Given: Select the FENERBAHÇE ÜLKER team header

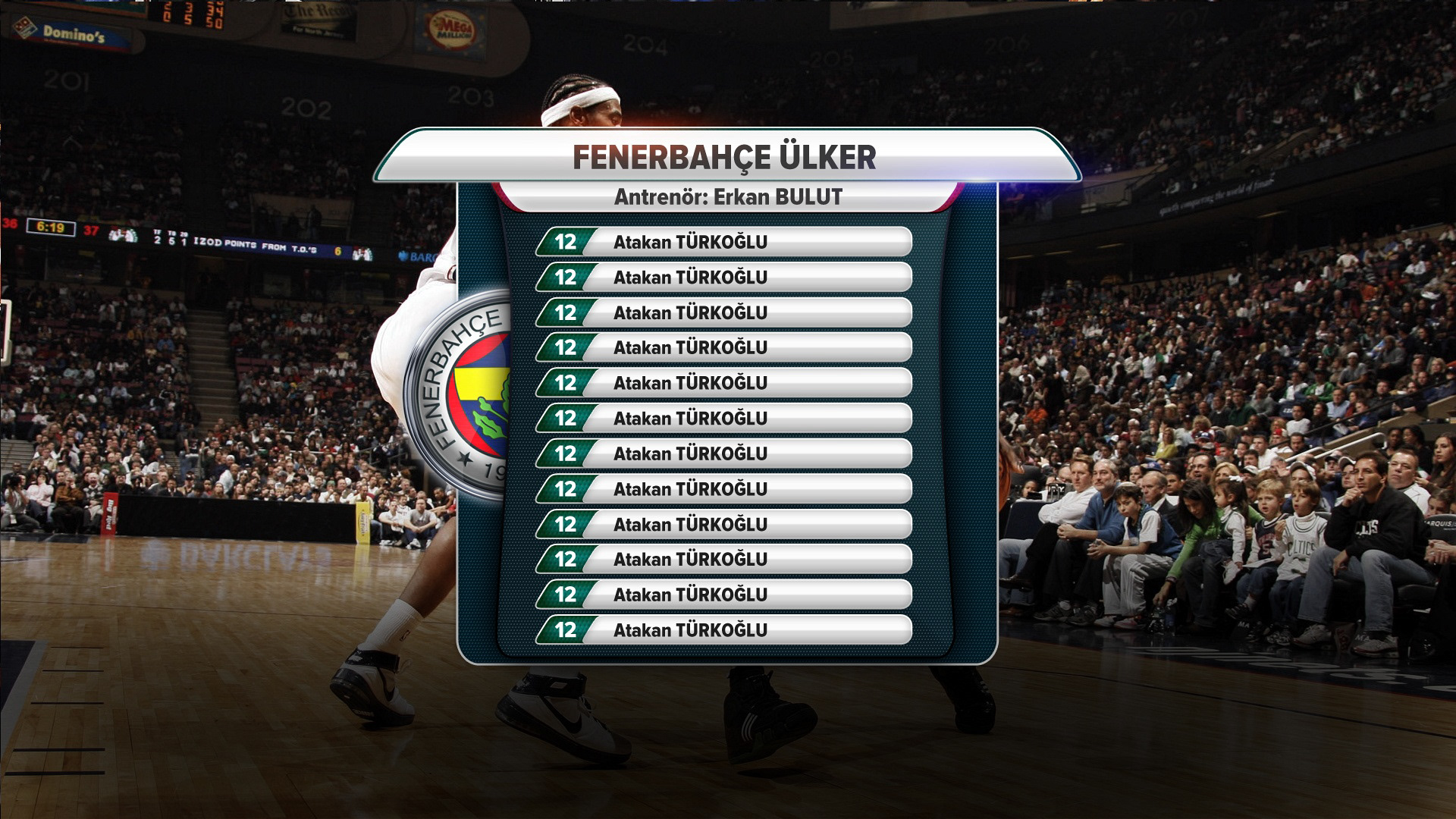Looking at the screenshot, I should (725, 158).
